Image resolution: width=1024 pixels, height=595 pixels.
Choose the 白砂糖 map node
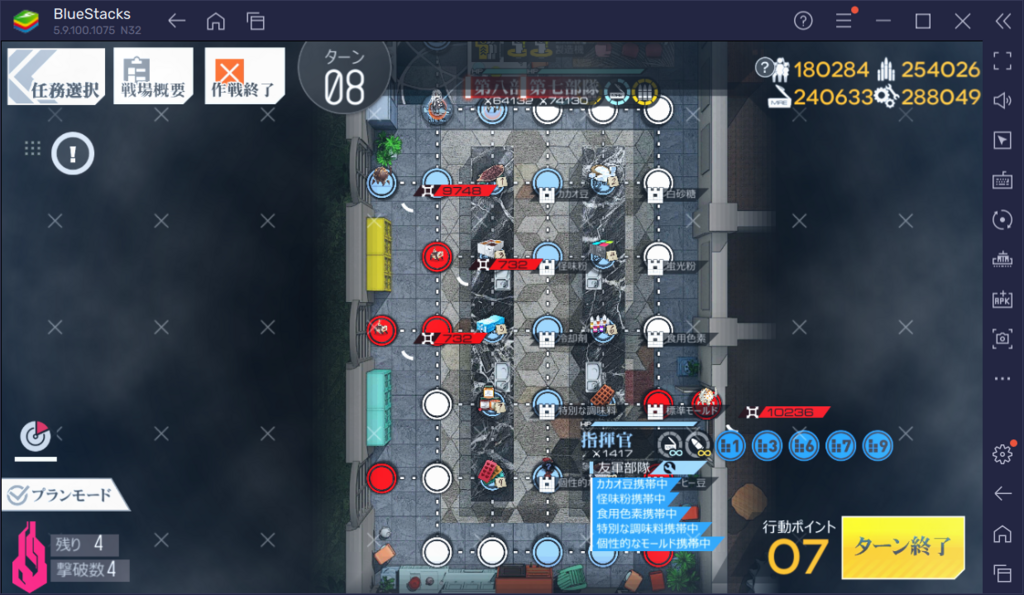pos(655,182)
